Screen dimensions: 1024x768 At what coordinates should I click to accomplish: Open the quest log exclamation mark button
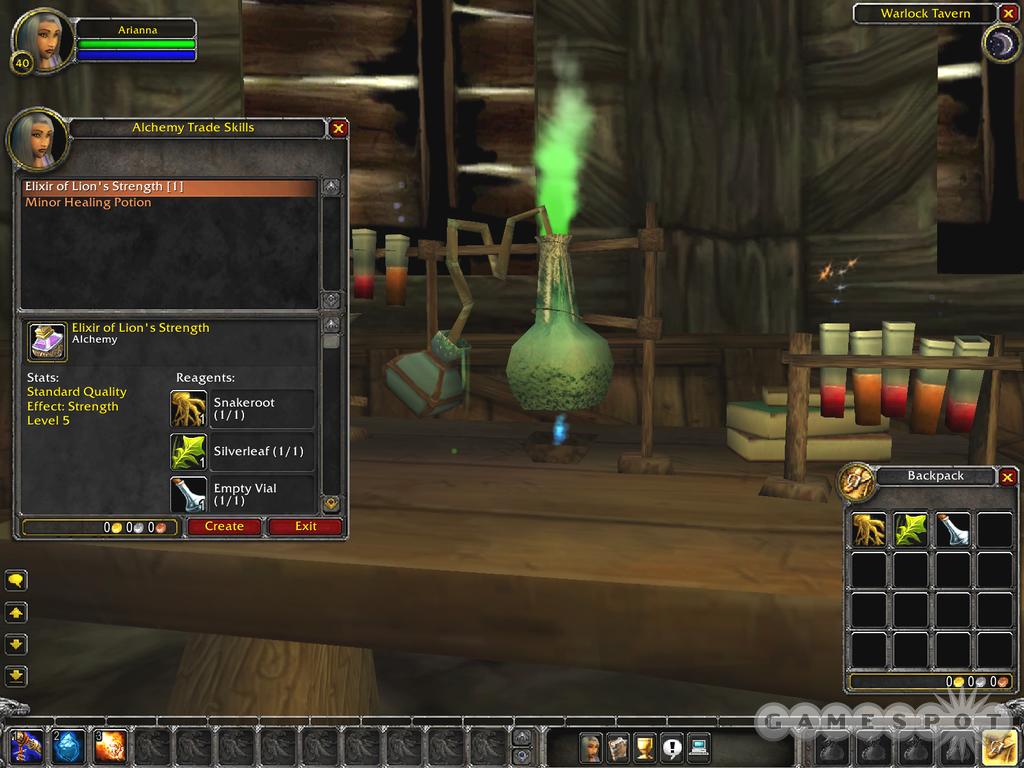(671, 747)
